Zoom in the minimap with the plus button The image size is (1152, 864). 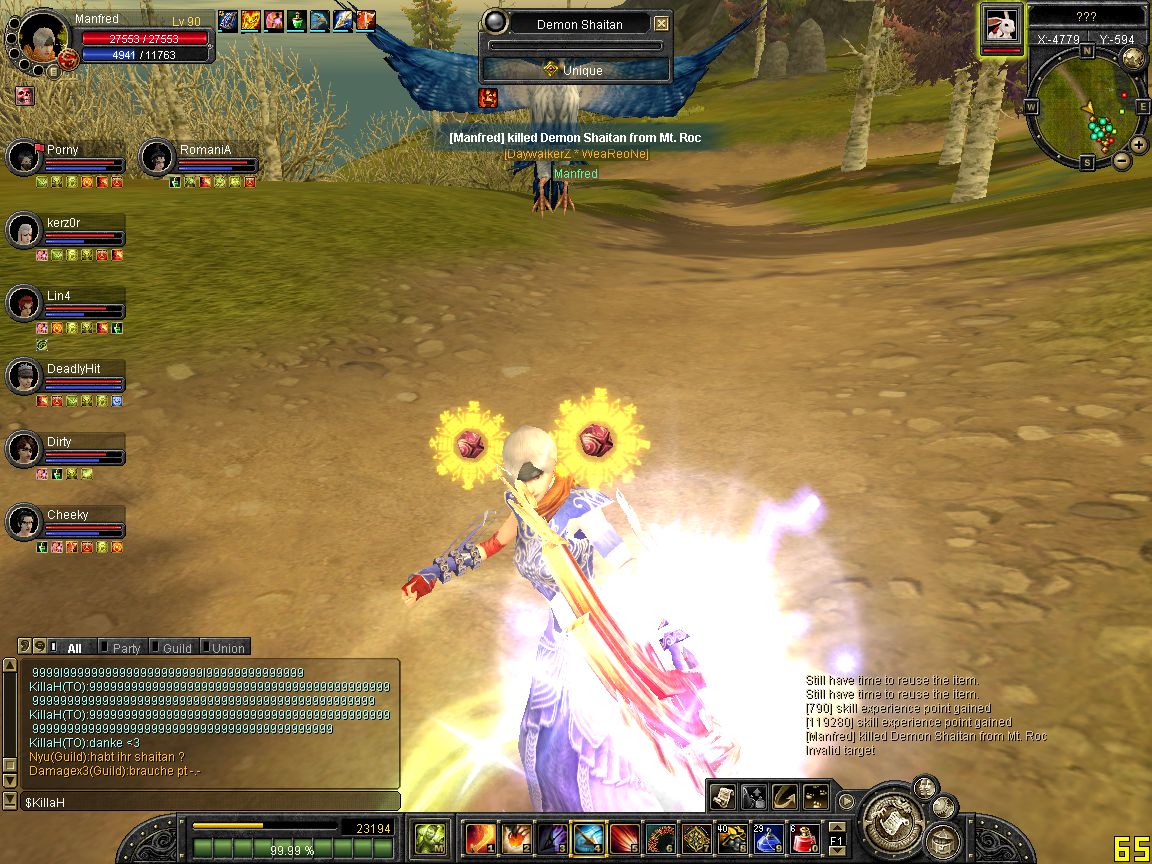tap(1138, 146)
